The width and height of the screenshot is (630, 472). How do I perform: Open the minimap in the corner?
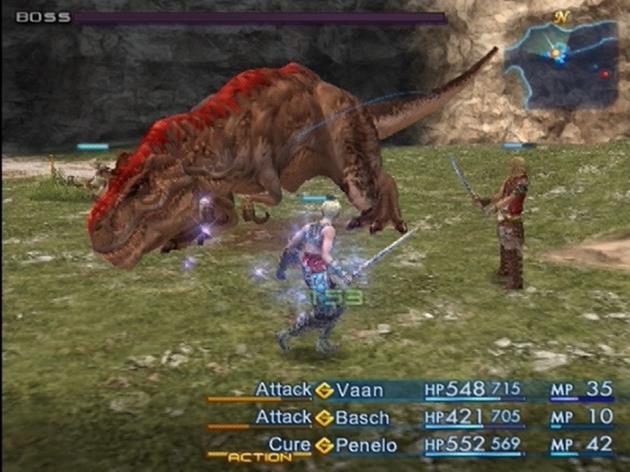coord(560,63)
